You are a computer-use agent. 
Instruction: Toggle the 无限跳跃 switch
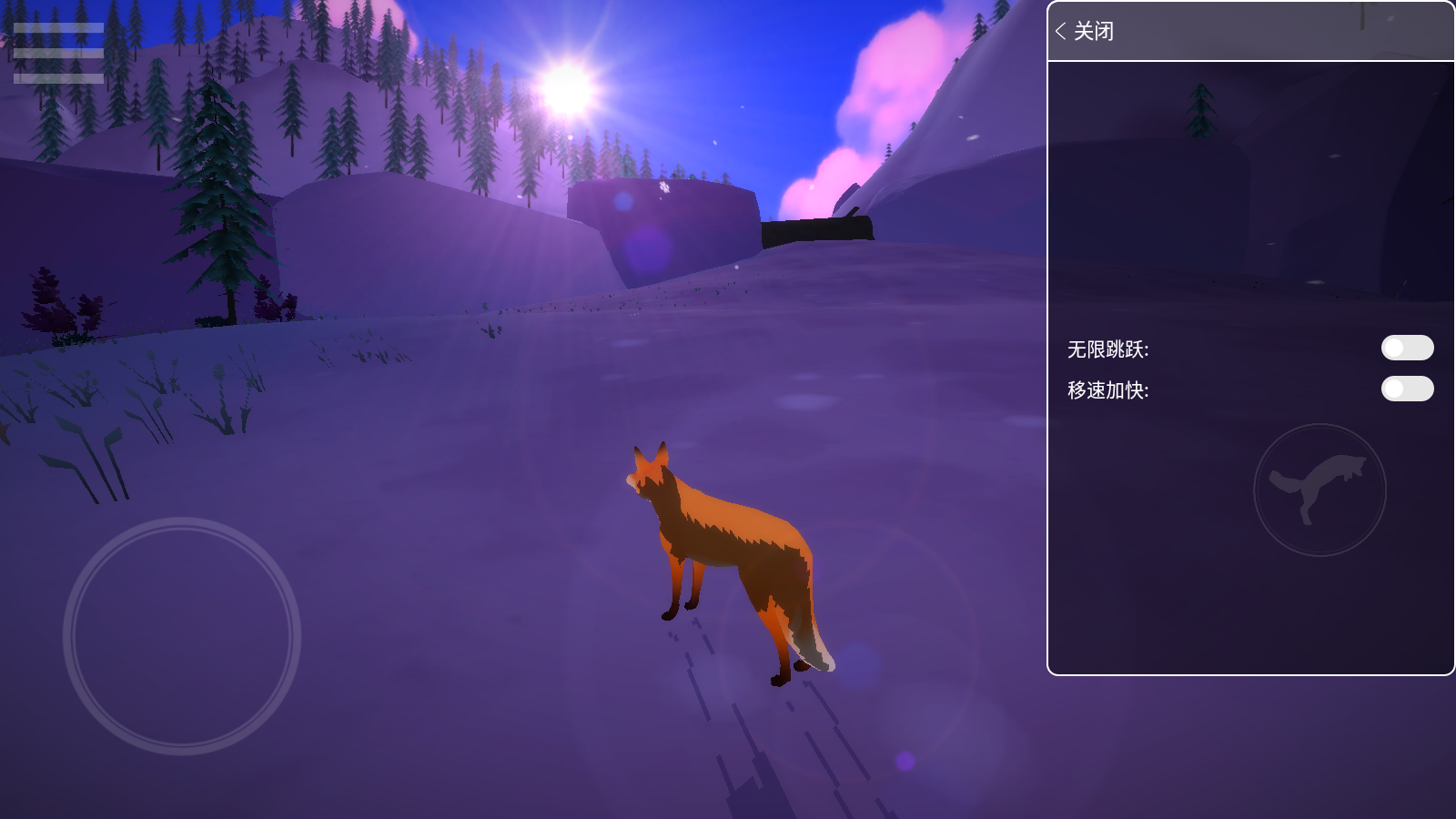1407,348
